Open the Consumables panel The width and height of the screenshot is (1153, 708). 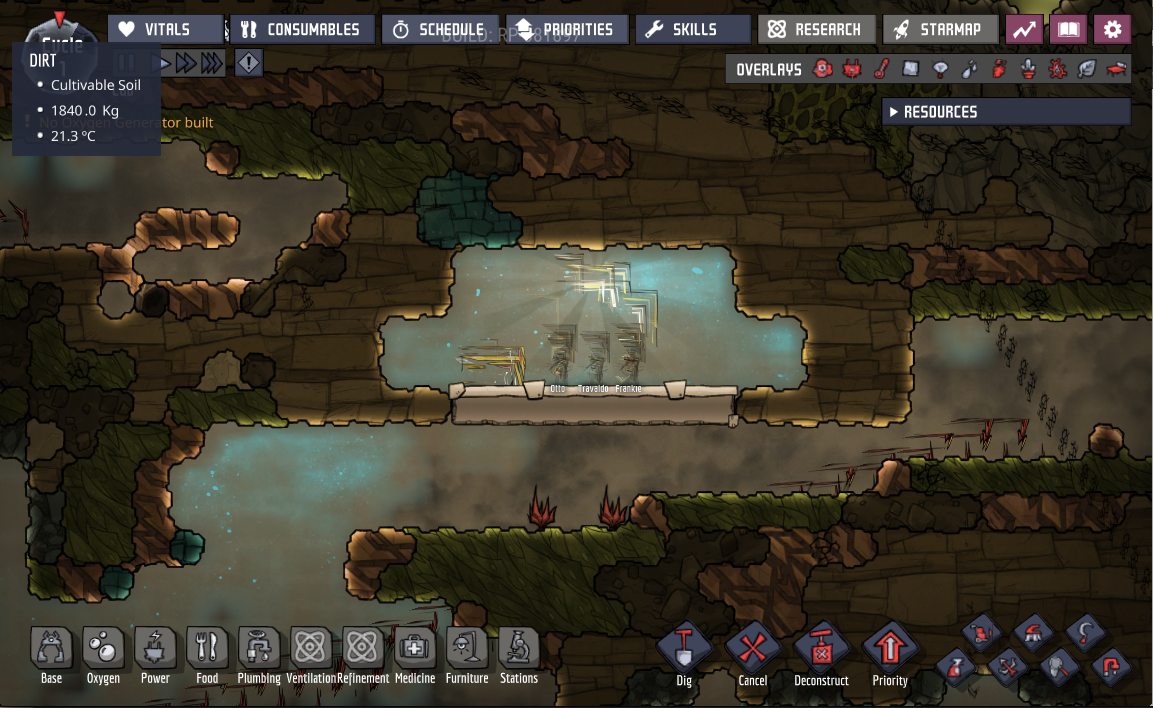[302, 30]
